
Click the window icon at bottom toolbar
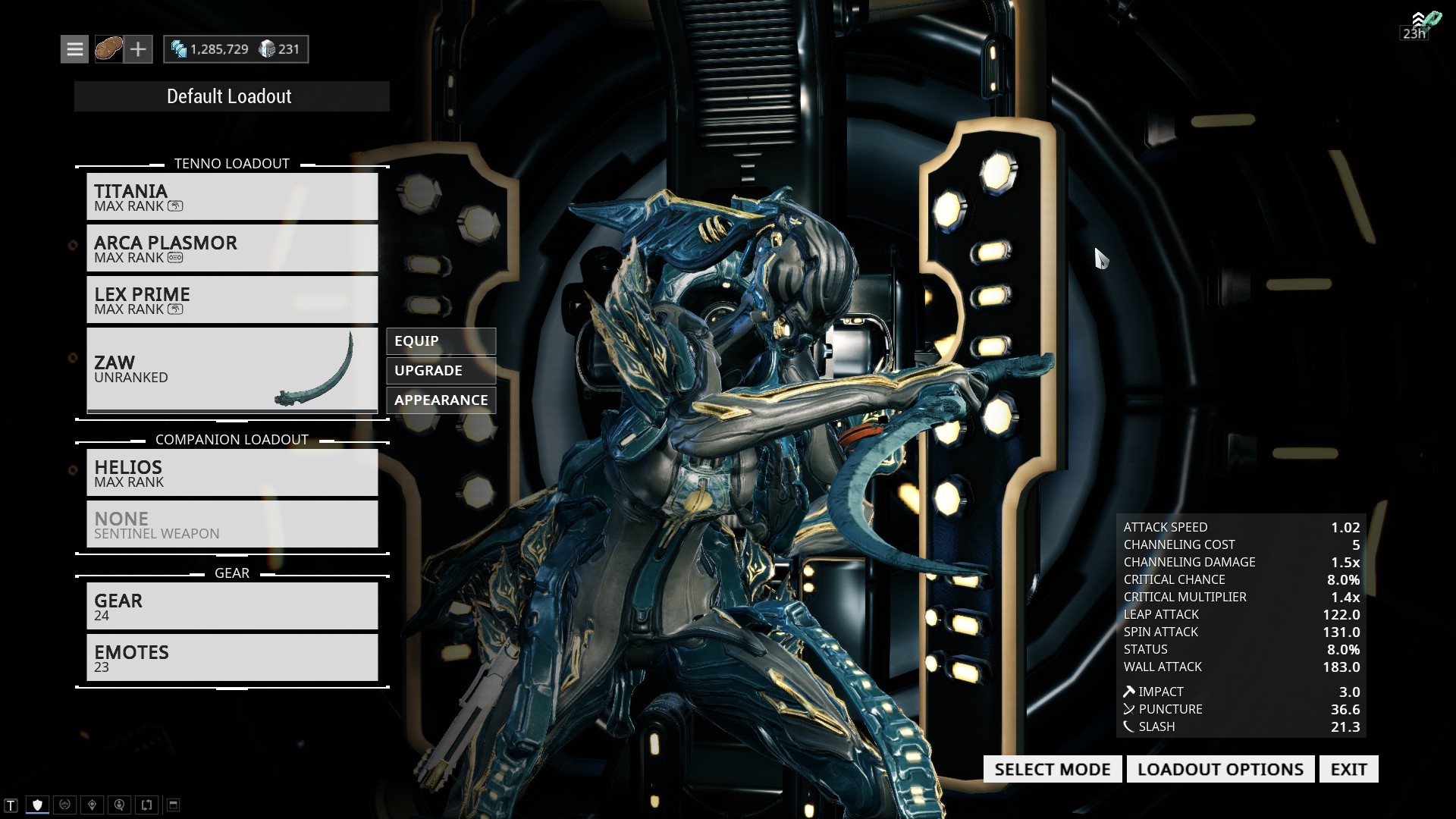[x=173, y=805]
